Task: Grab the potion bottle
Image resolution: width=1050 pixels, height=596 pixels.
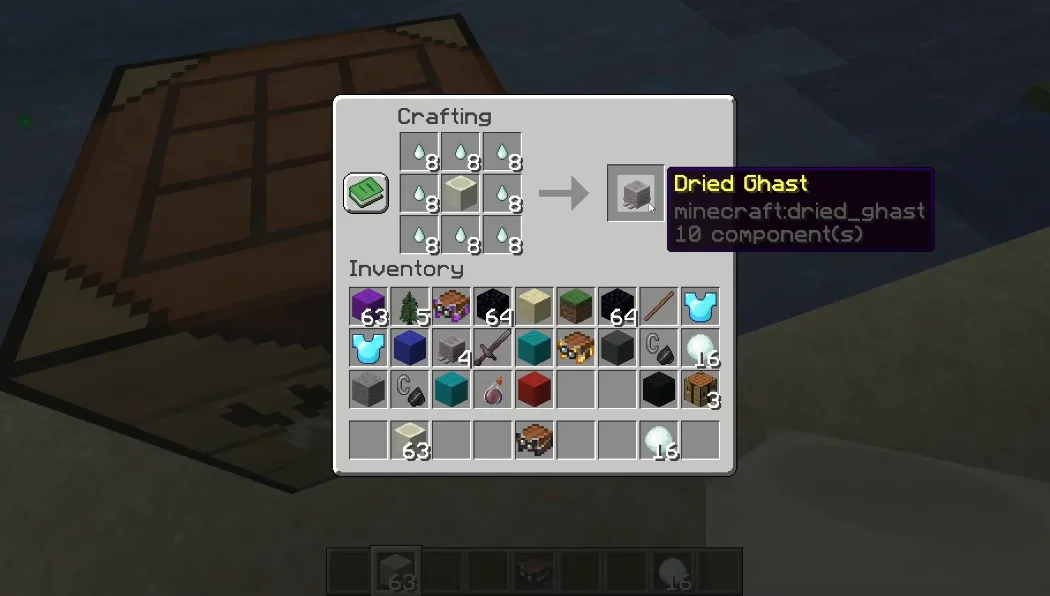Action: pyautogui.click(x=492, y=389)
